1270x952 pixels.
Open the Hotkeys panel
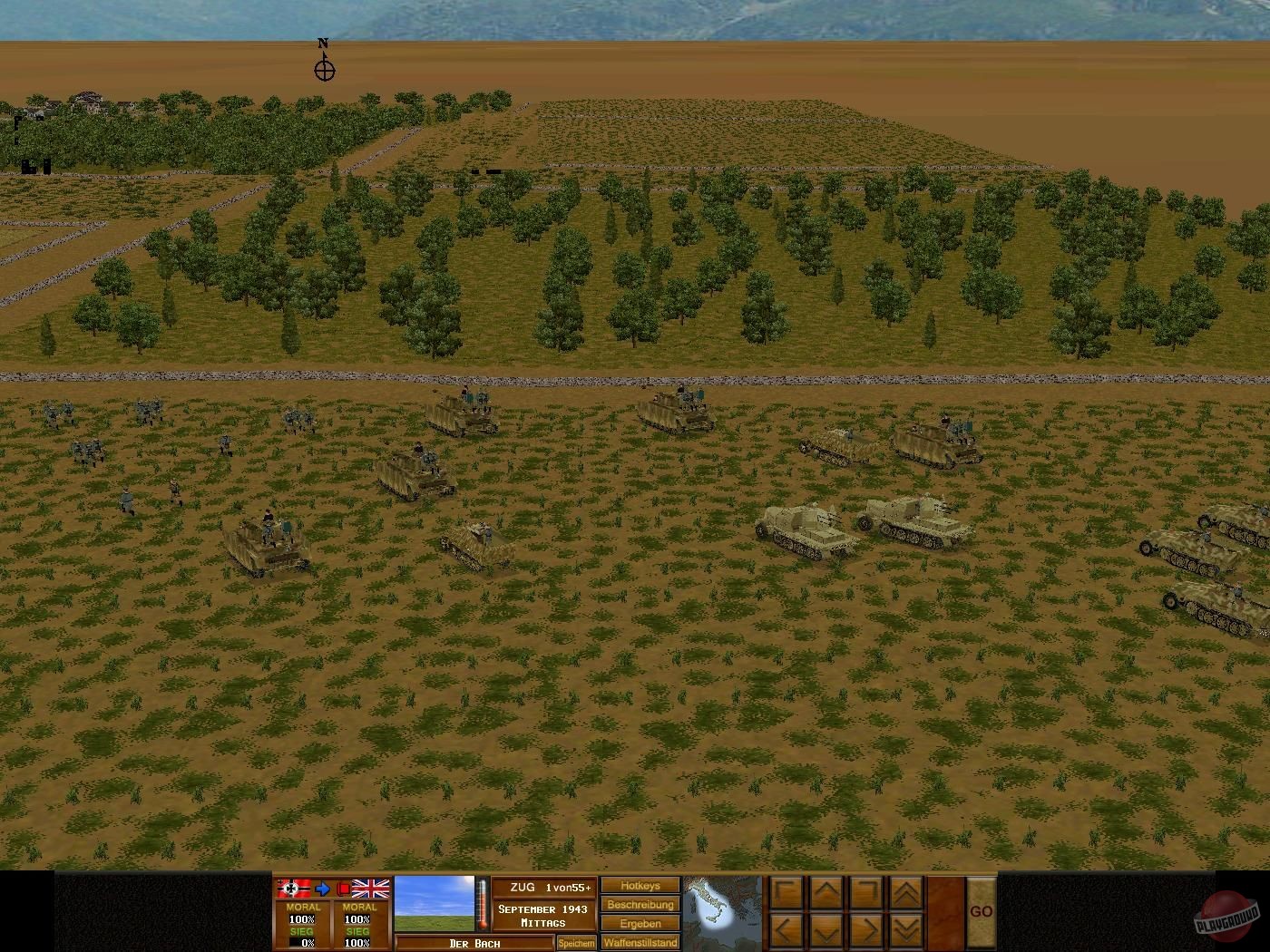coord(639,886)
